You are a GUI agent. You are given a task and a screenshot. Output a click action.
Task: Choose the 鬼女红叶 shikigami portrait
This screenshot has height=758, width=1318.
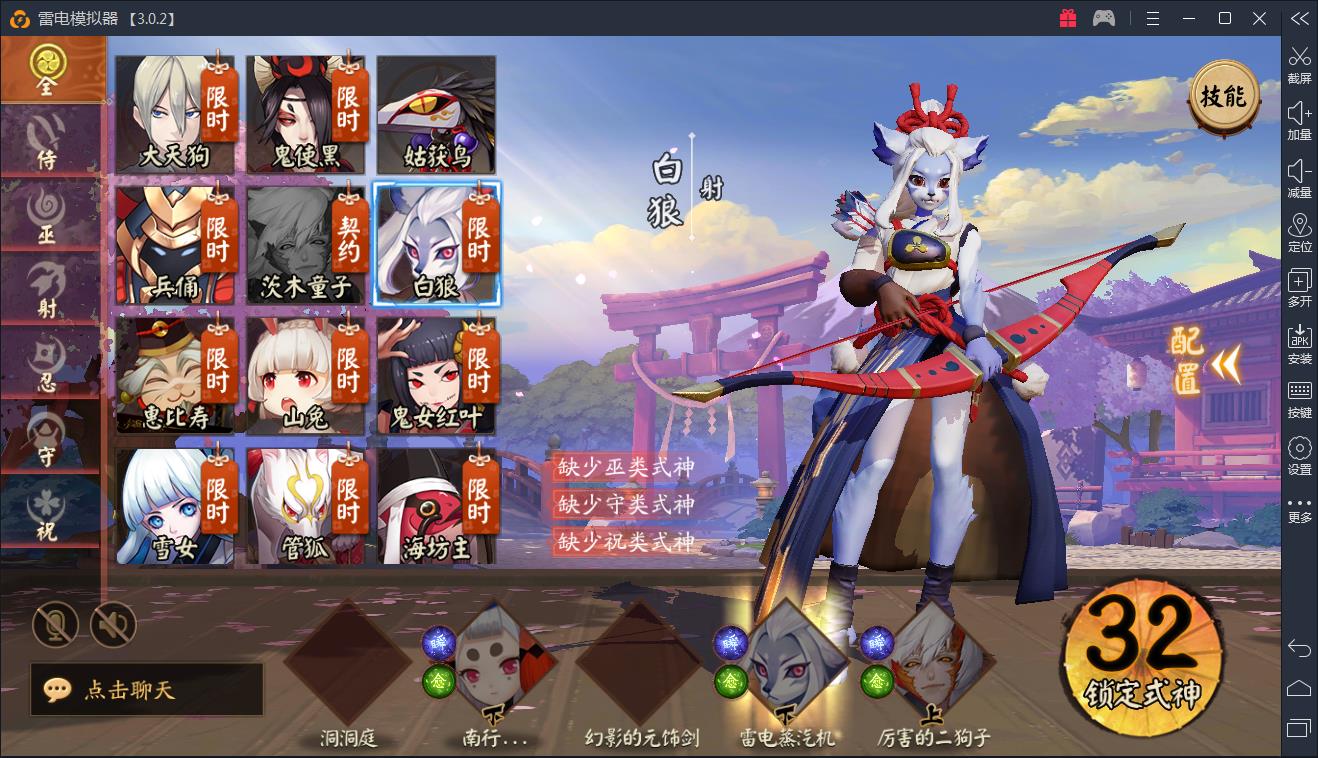(436, 375)
